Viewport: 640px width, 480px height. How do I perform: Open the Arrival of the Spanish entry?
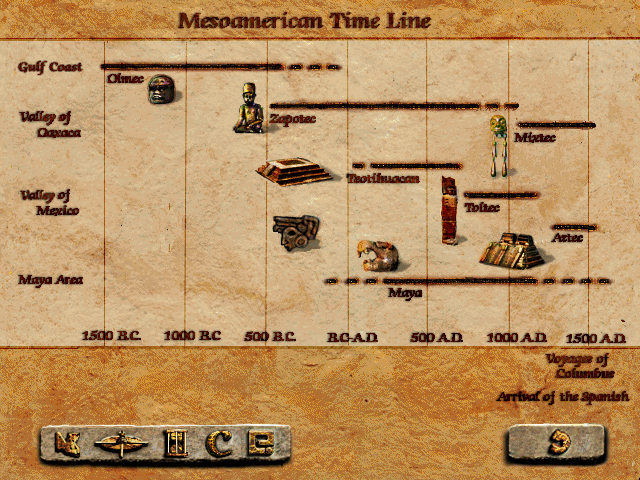coord(563,396)
